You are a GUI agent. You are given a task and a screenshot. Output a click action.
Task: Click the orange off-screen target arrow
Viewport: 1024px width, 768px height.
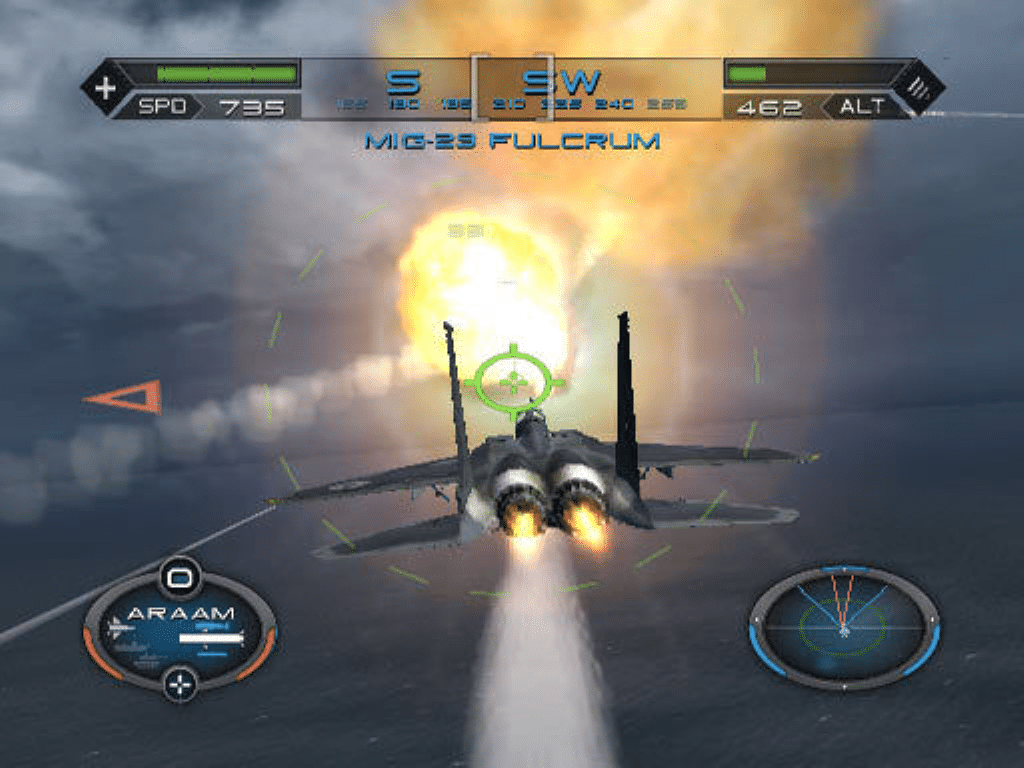click(126, 397)
